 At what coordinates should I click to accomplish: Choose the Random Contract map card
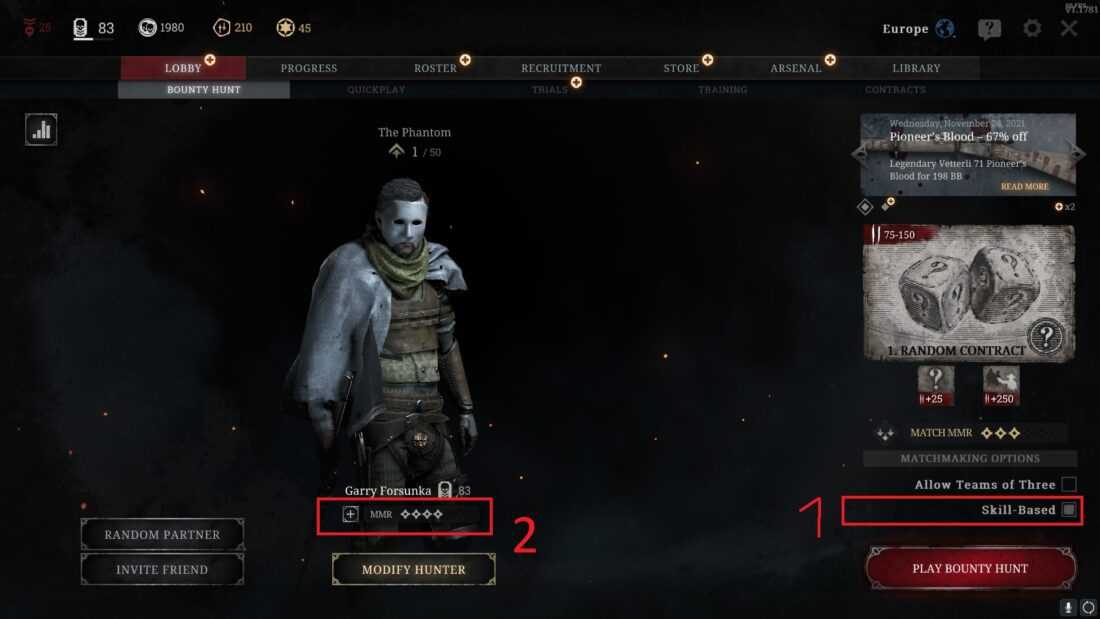969,292
